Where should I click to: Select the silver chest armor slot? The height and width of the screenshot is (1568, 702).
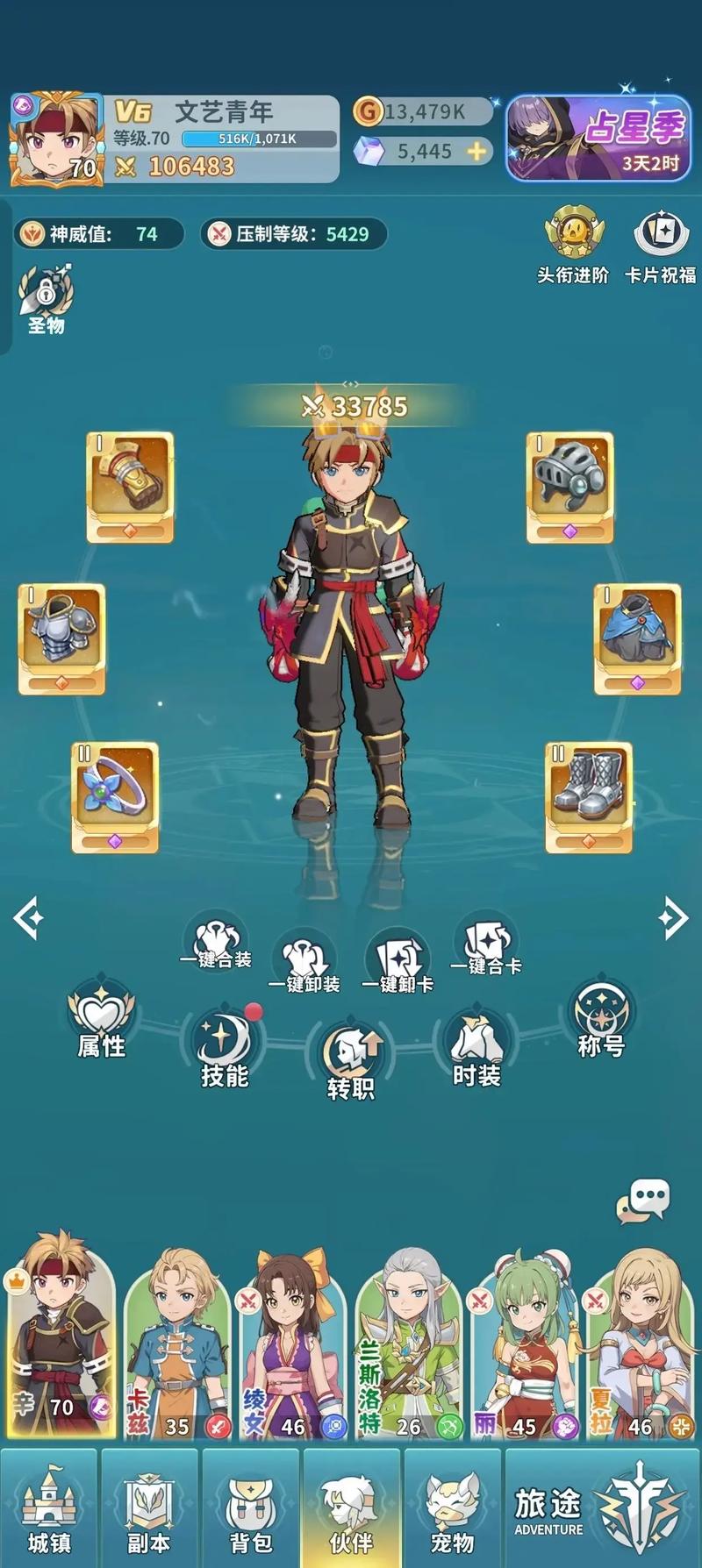tap(61, 638)
